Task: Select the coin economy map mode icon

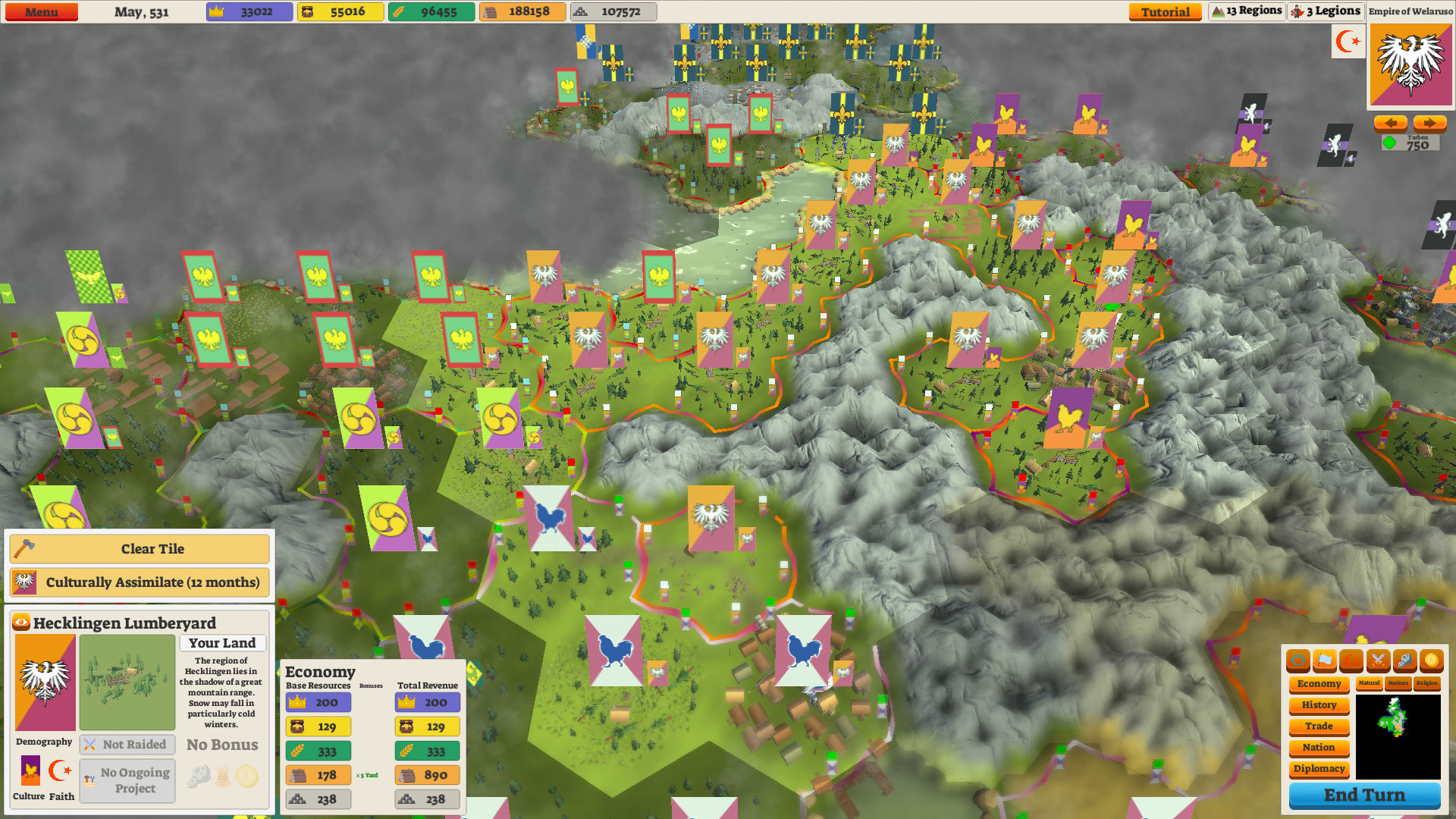Action: tap(1430, 661)
